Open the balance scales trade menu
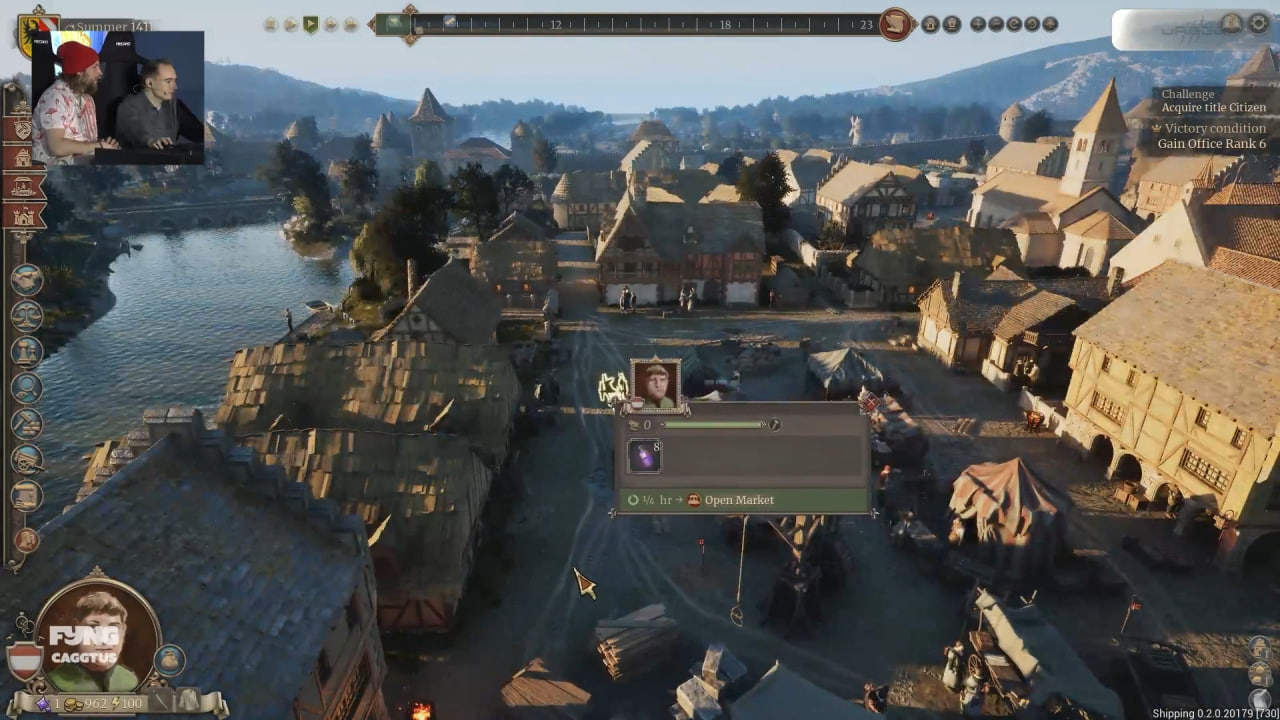The width and height of the screenshot is (1280, 720). coord(26,316)
